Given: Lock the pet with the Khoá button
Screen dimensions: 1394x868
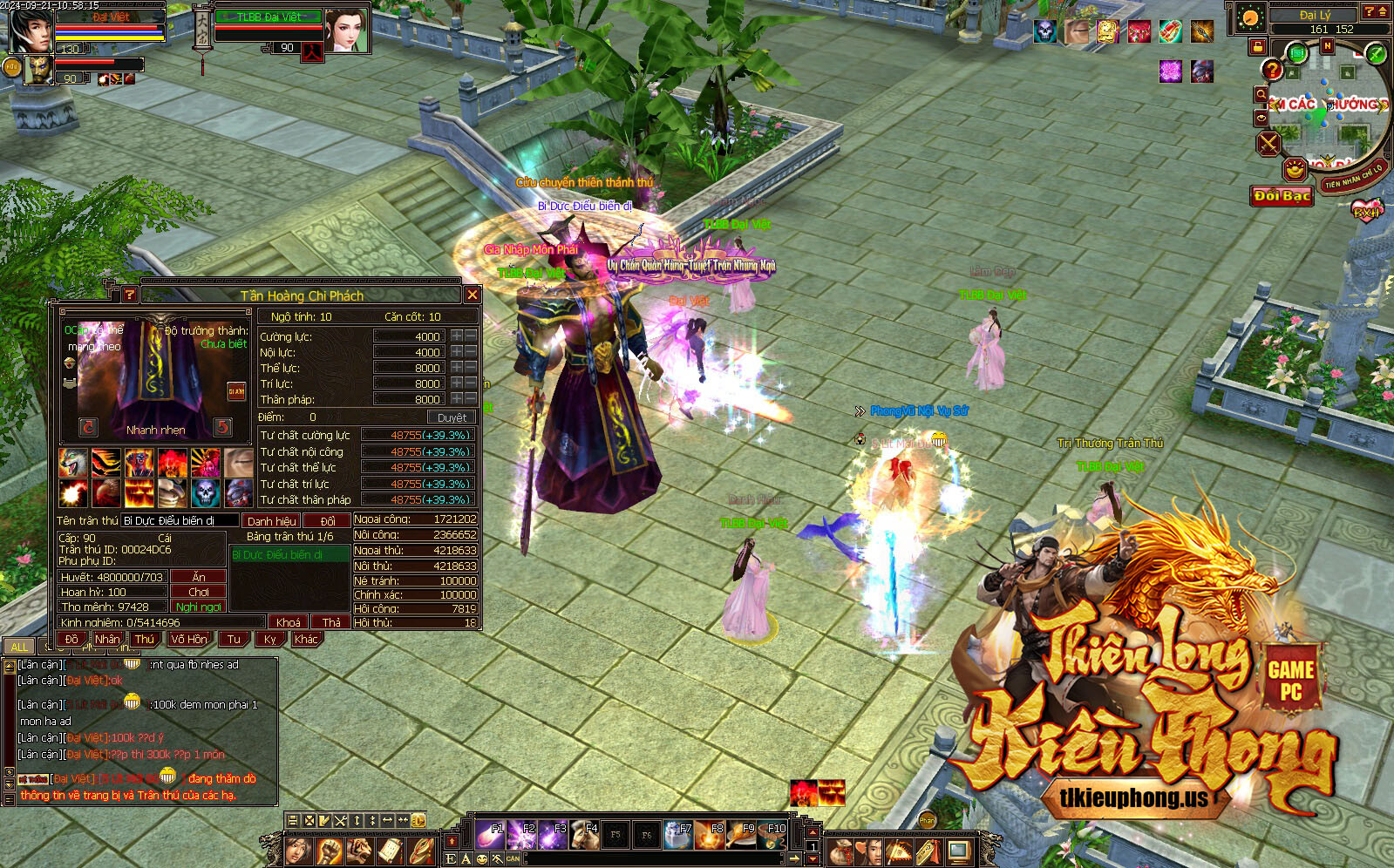Looking at the screenshot, I should 288,622.
